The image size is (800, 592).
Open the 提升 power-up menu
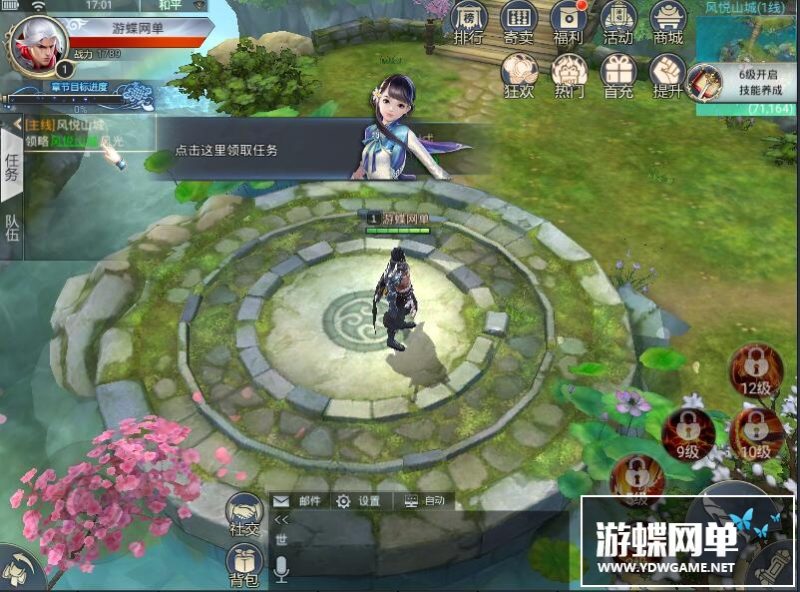pyautogui.click(x=667, y=73)
